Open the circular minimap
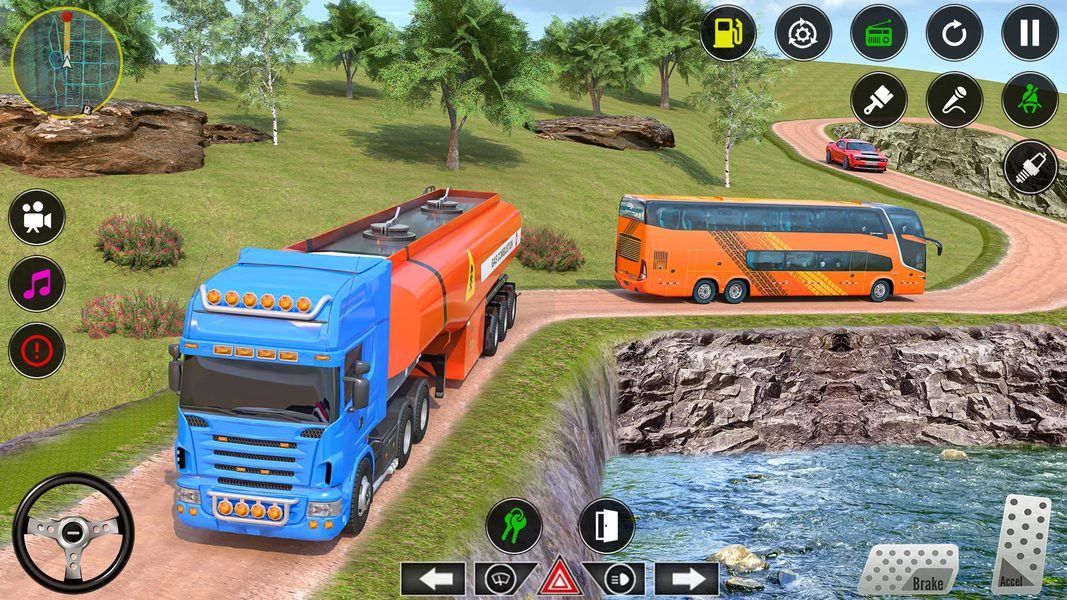 click(x=65, y=62)
